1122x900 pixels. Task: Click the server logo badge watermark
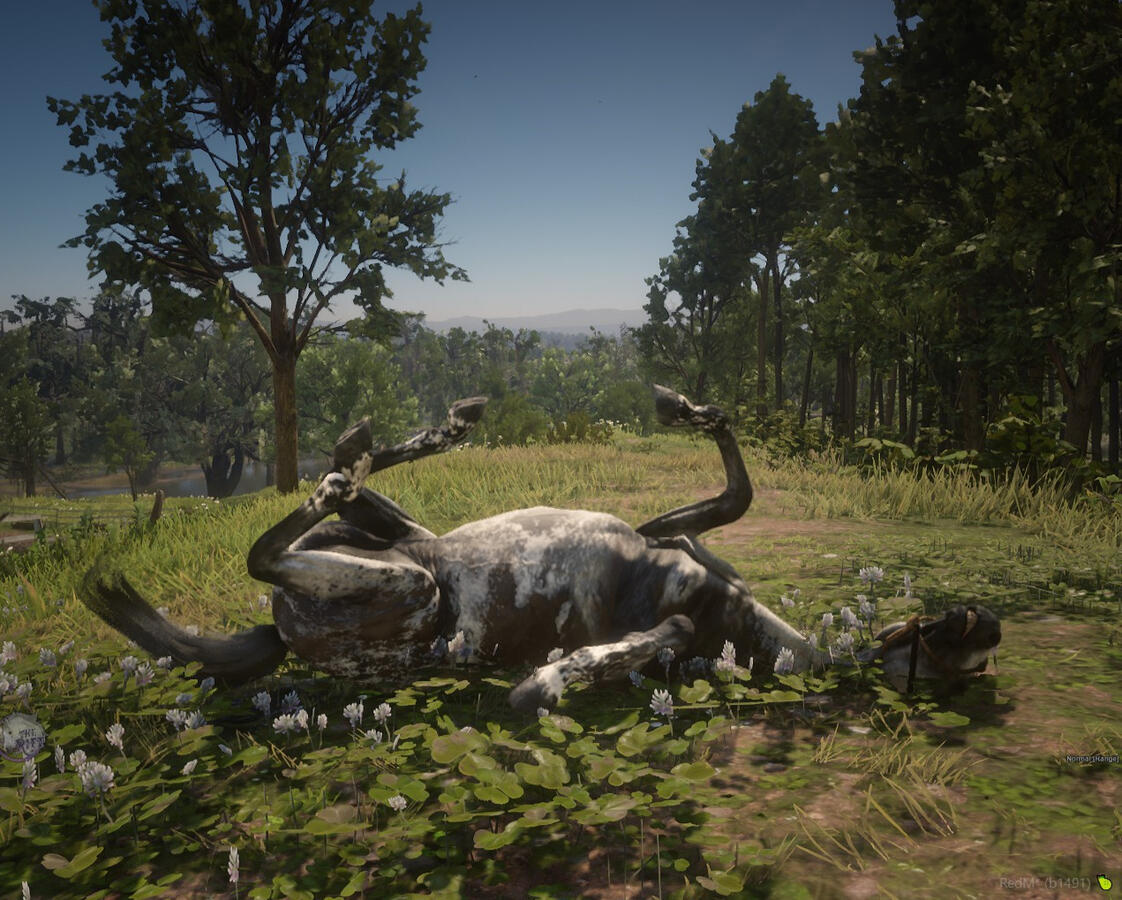coord(22,737)
